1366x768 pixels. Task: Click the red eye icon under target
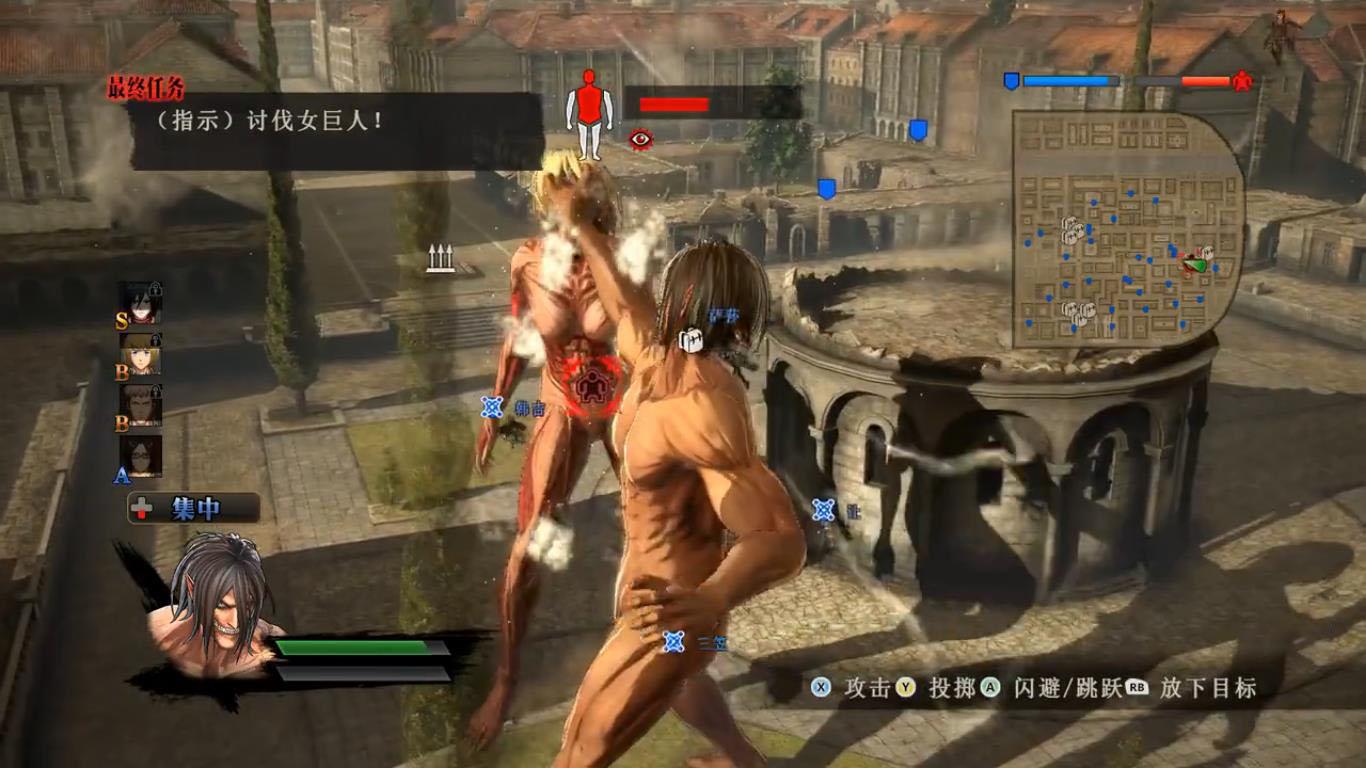pyautogui.click(x=640, y=139)
